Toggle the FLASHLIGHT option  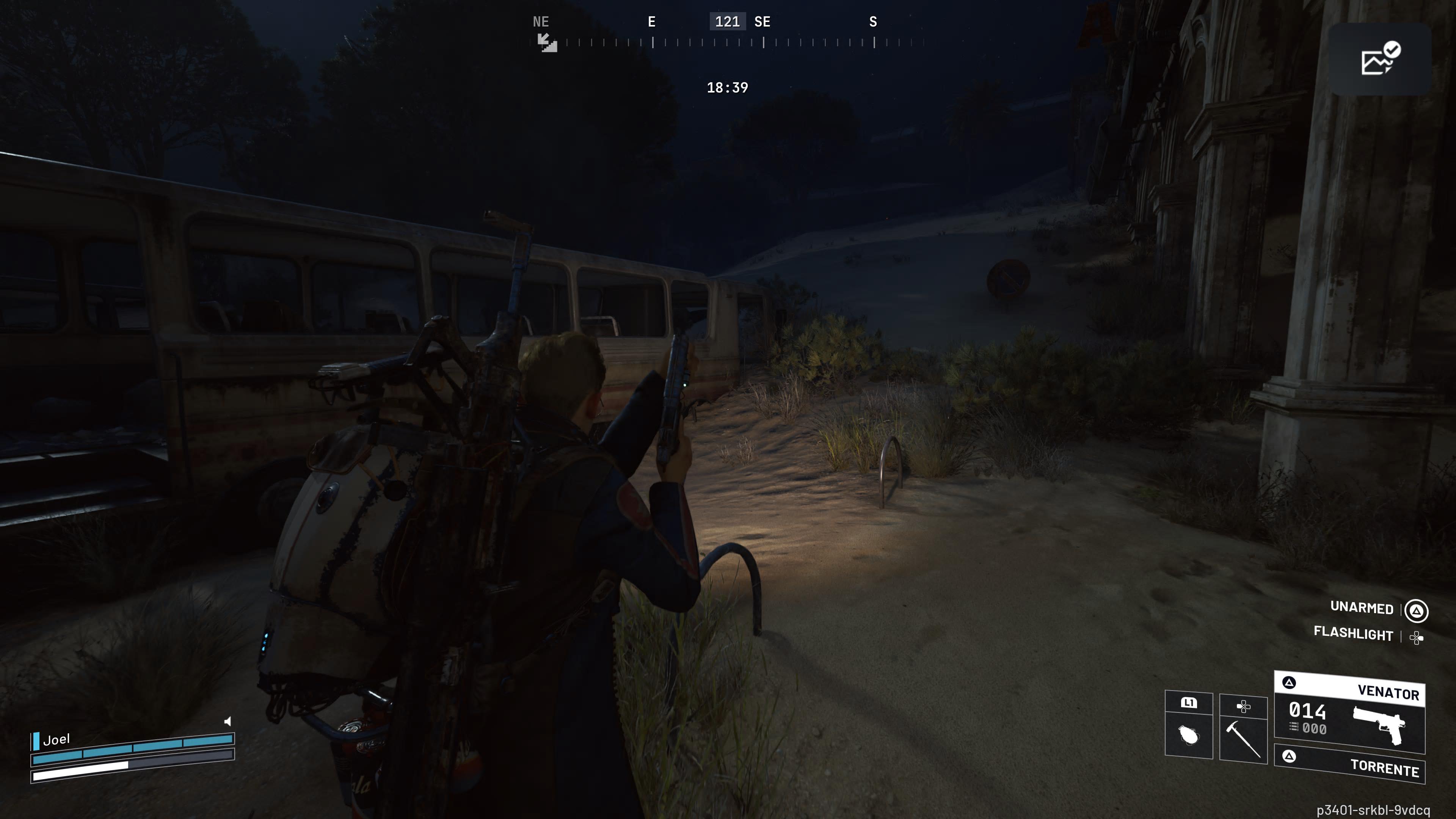point(1353,635)
